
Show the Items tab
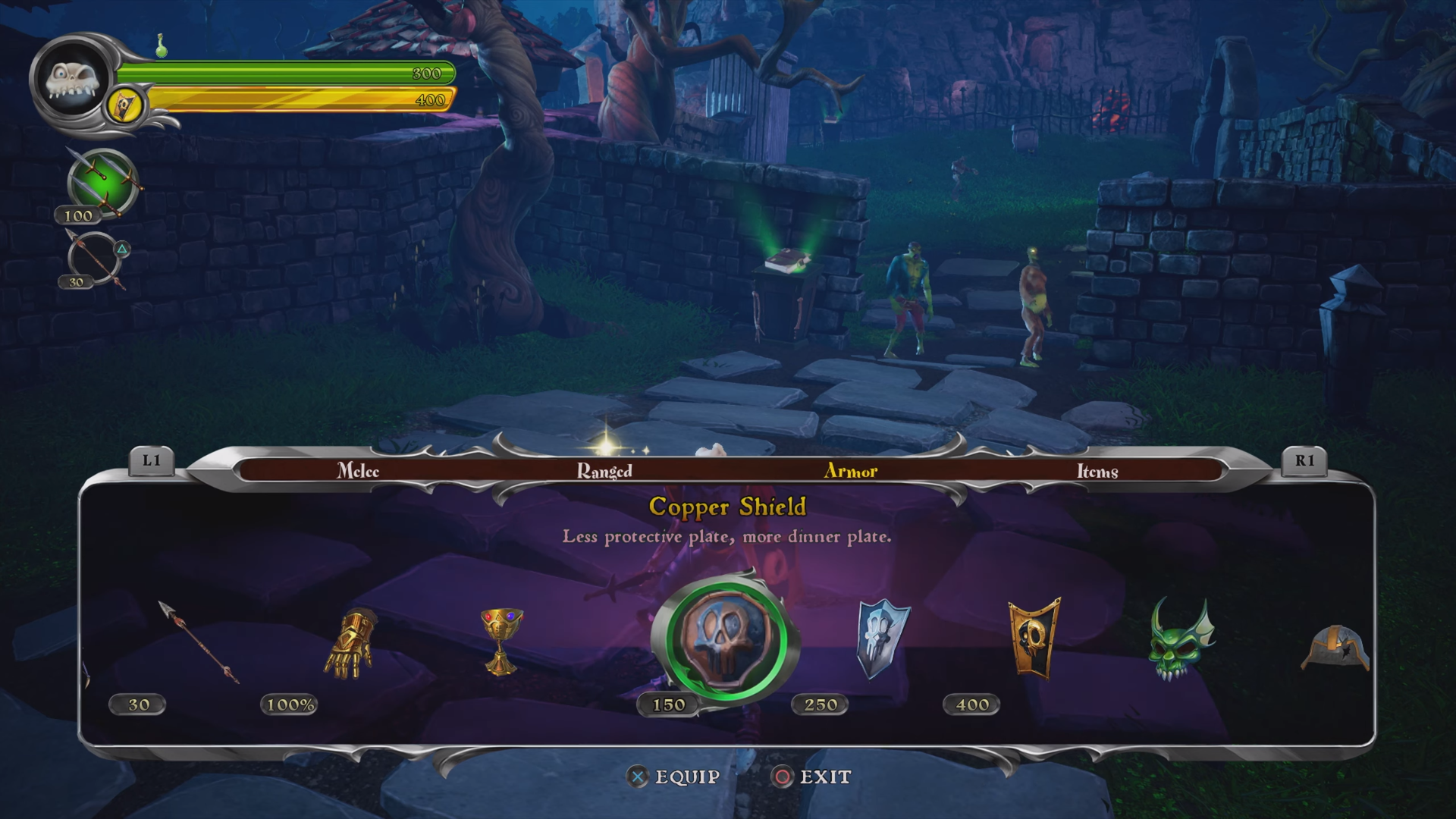(x=1097, y=471)
